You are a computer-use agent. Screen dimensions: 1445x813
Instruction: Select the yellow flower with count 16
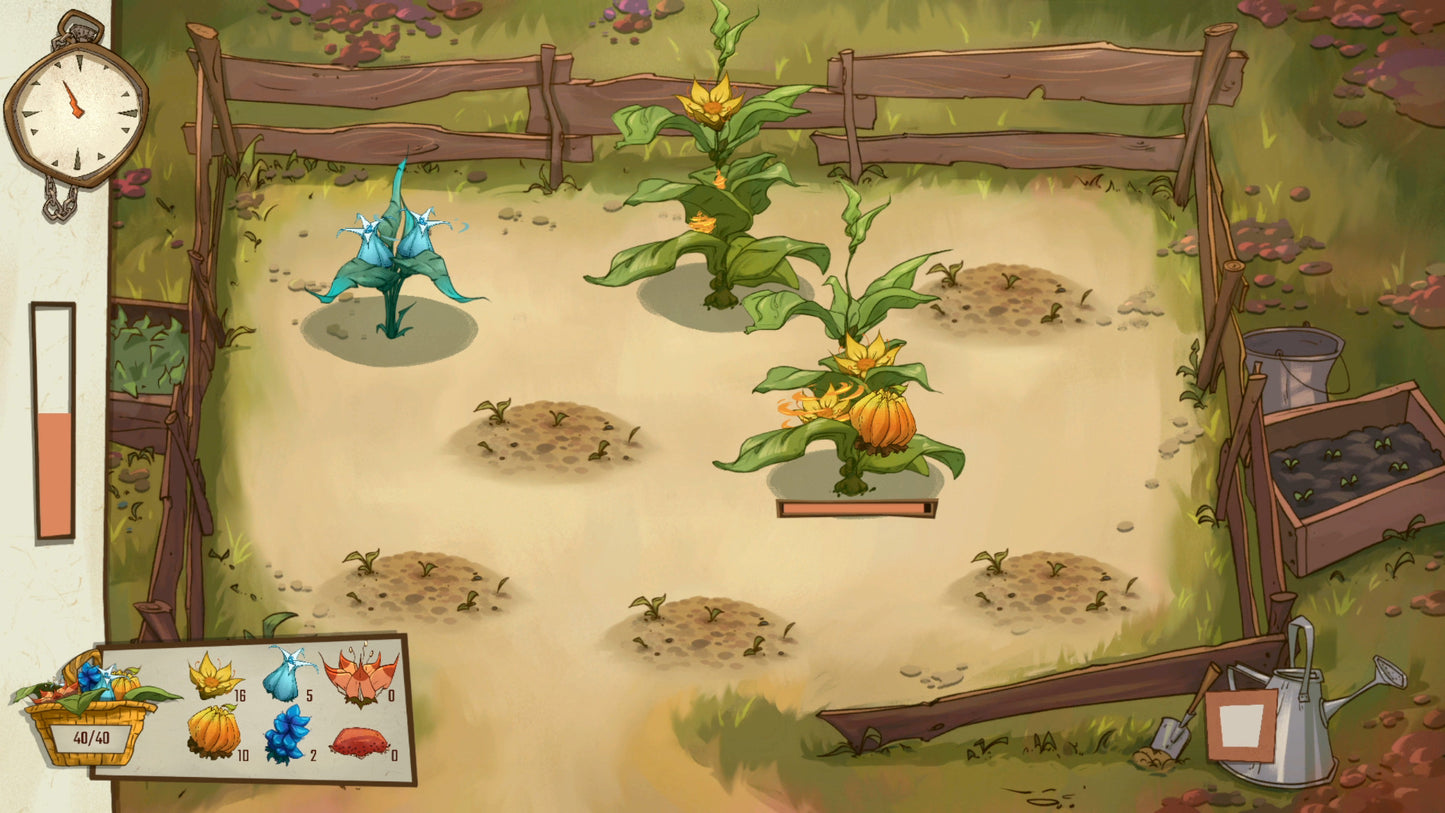215,676
